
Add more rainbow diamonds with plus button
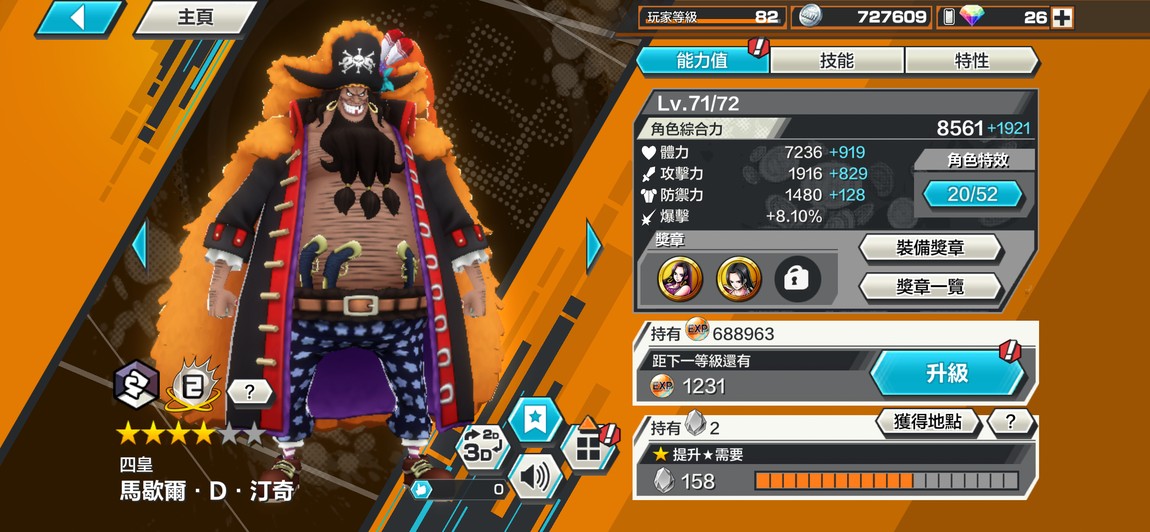pyautogui.click(x=1062, y=17)
